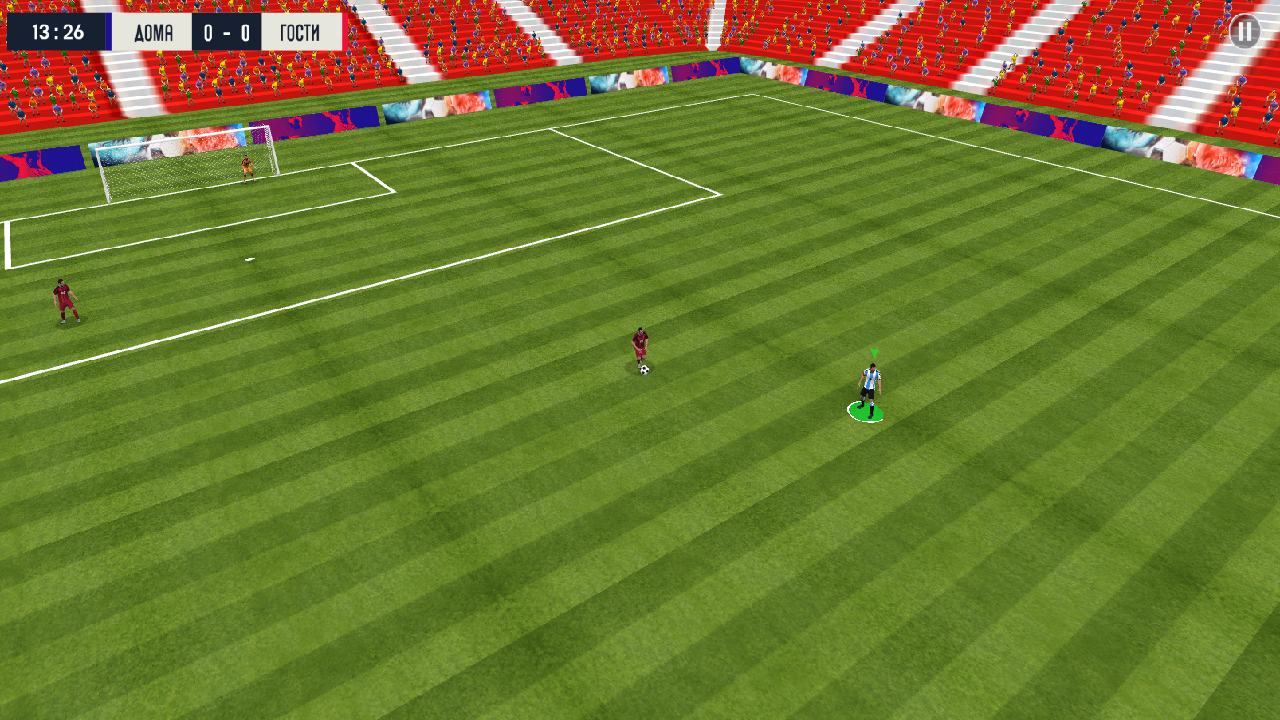The image size is (1280, 720).
Task: Click the 0 - 0 score display
Action: tap(228, 31)
